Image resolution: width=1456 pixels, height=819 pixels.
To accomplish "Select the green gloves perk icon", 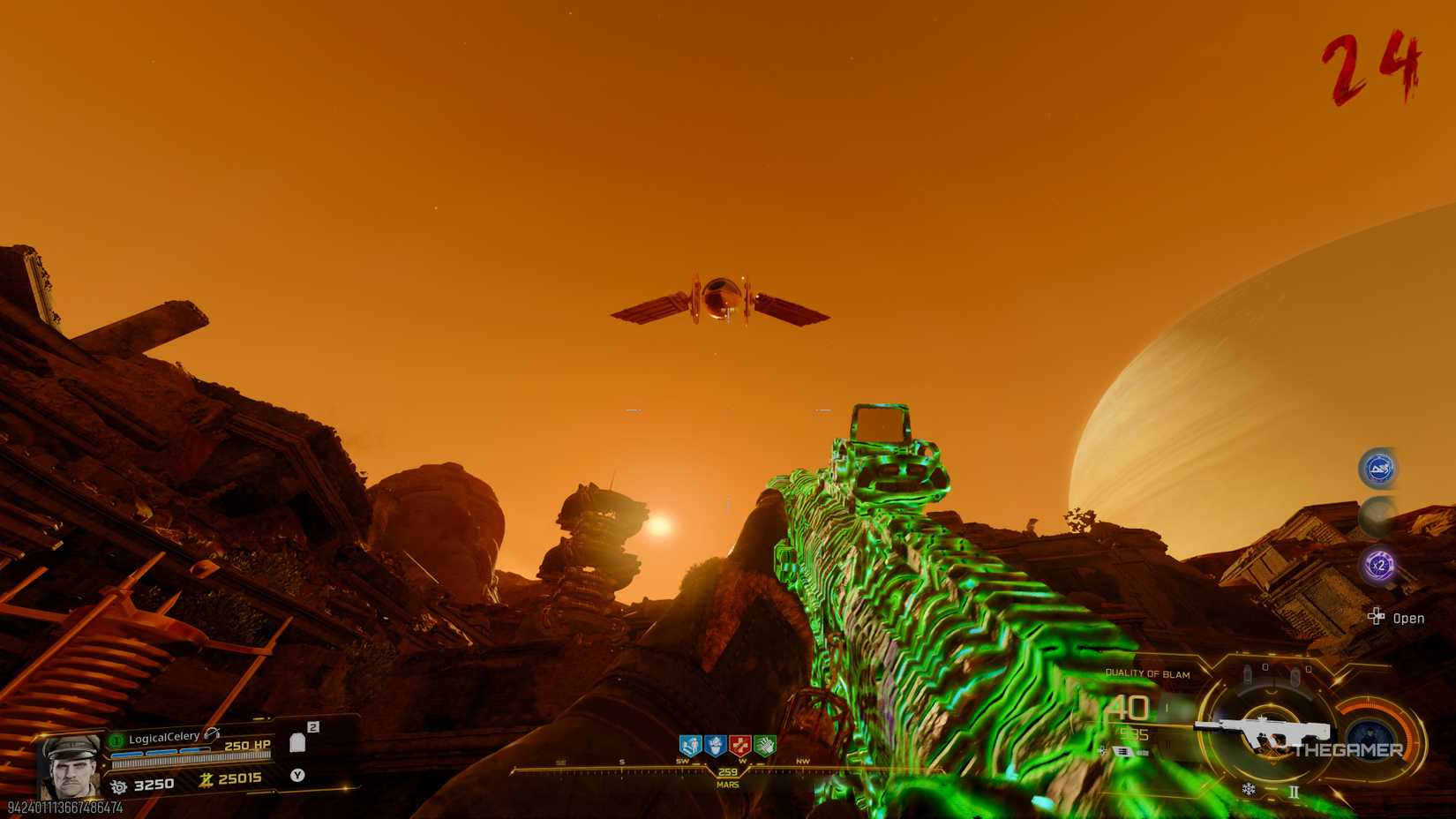I will (764, 746).
